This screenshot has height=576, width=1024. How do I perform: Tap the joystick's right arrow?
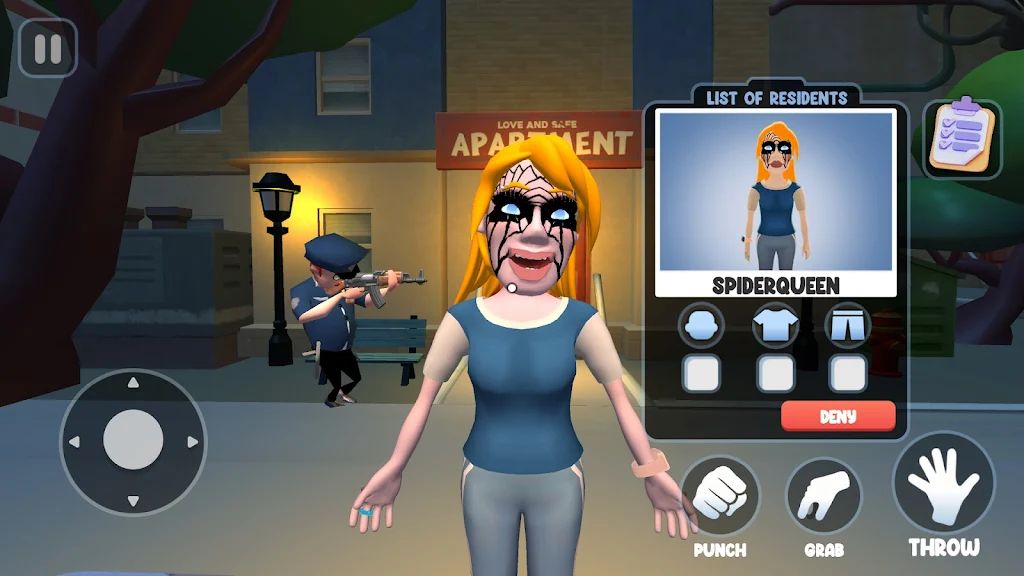click(192, 441)
